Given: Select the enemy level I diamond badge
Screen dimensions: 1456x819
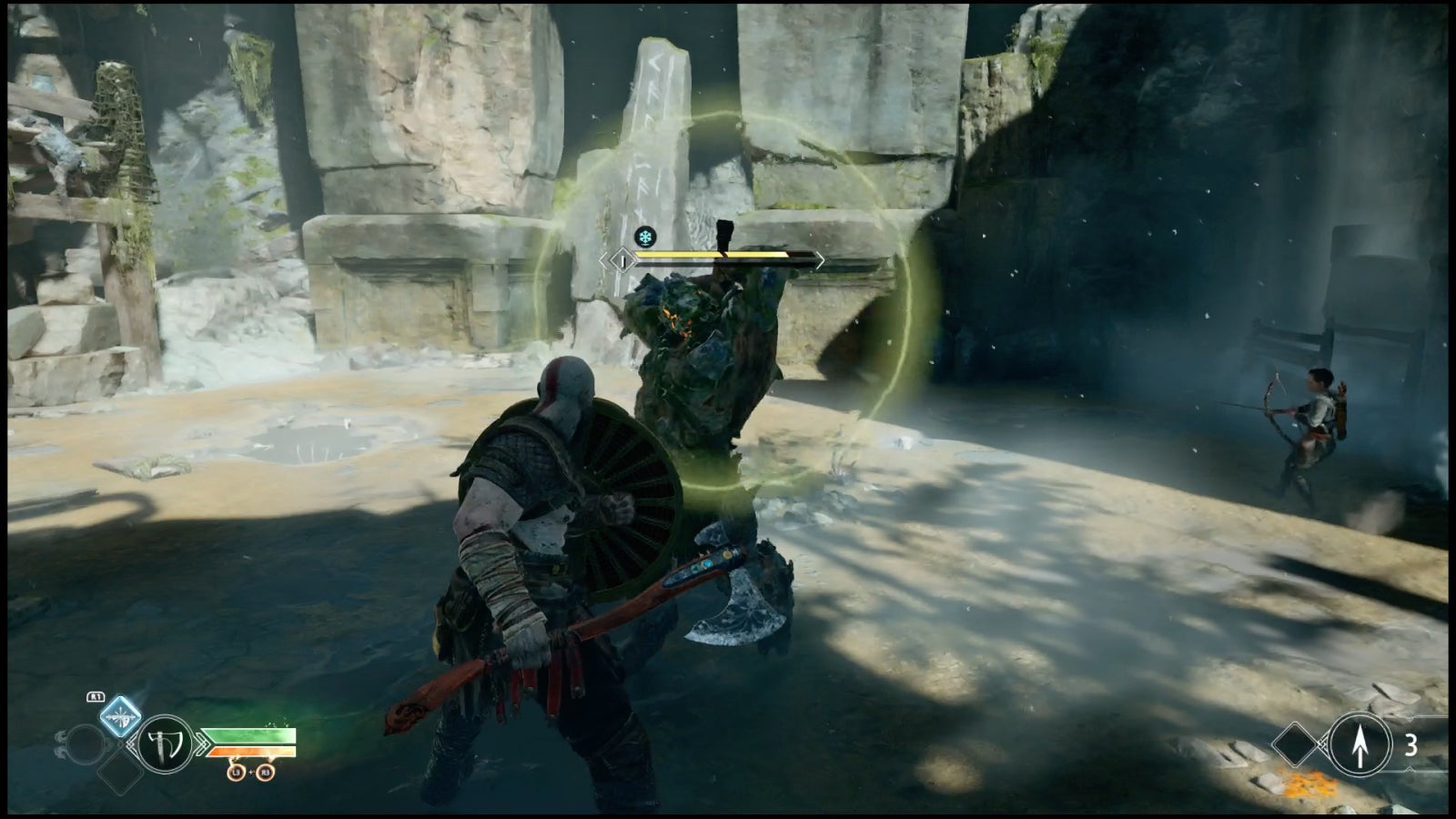Looking at the screenshot, I should (x=622, y=258).
